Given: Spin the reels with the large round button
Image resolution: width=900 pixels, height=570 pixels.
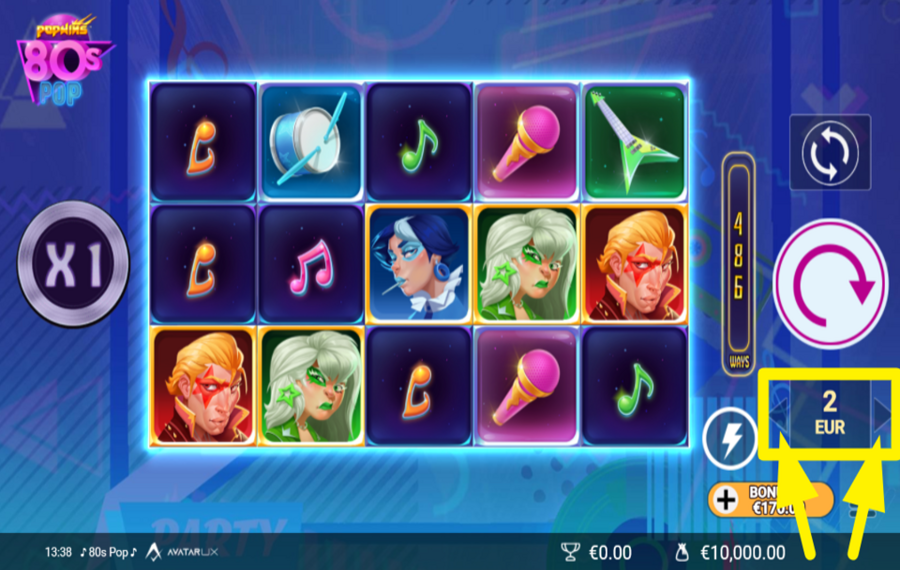Looking at the screenshot, I should (829, 284).
